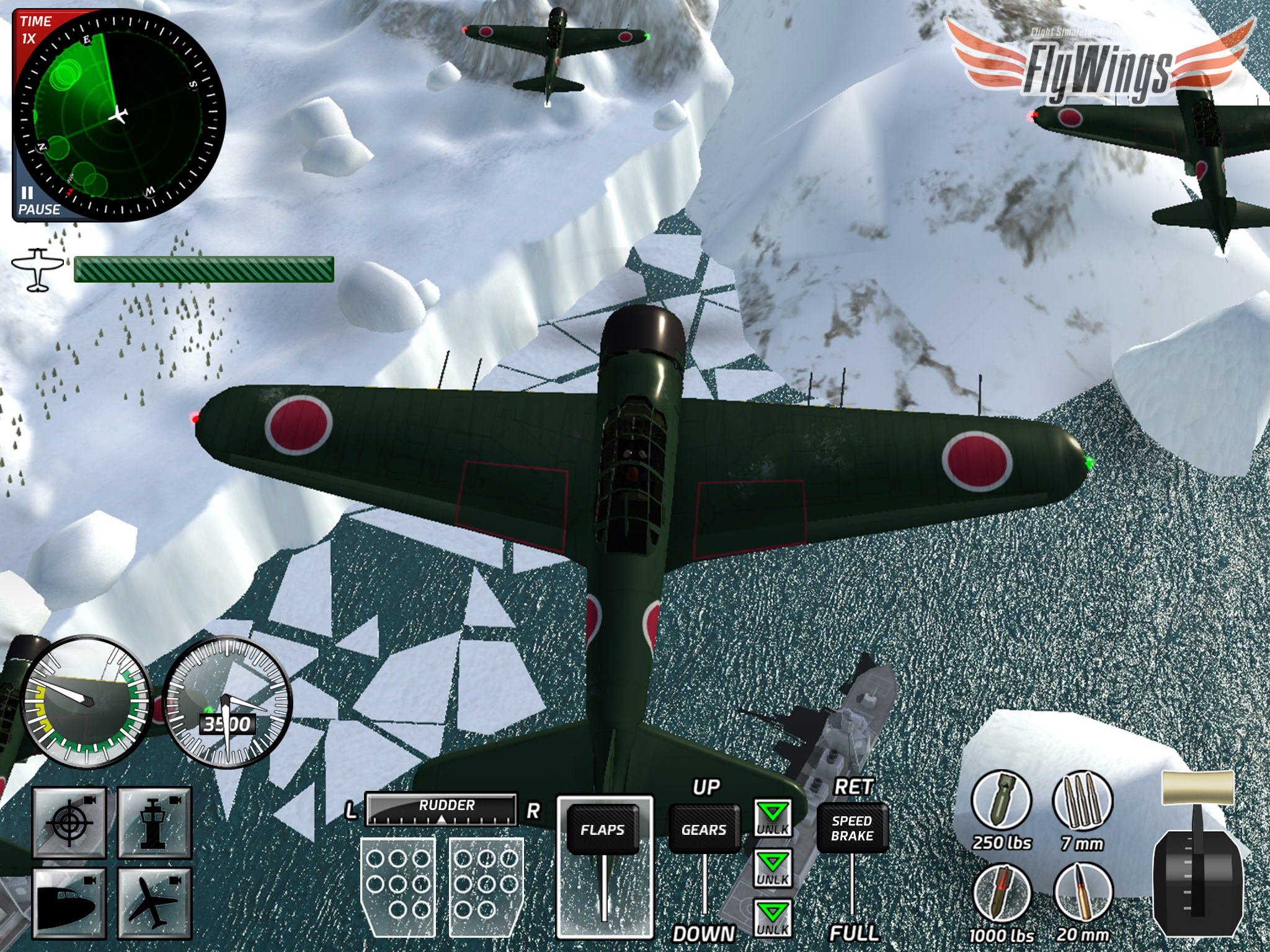
Task: Click the green radar minimap
Action: [x=118, y=115]
